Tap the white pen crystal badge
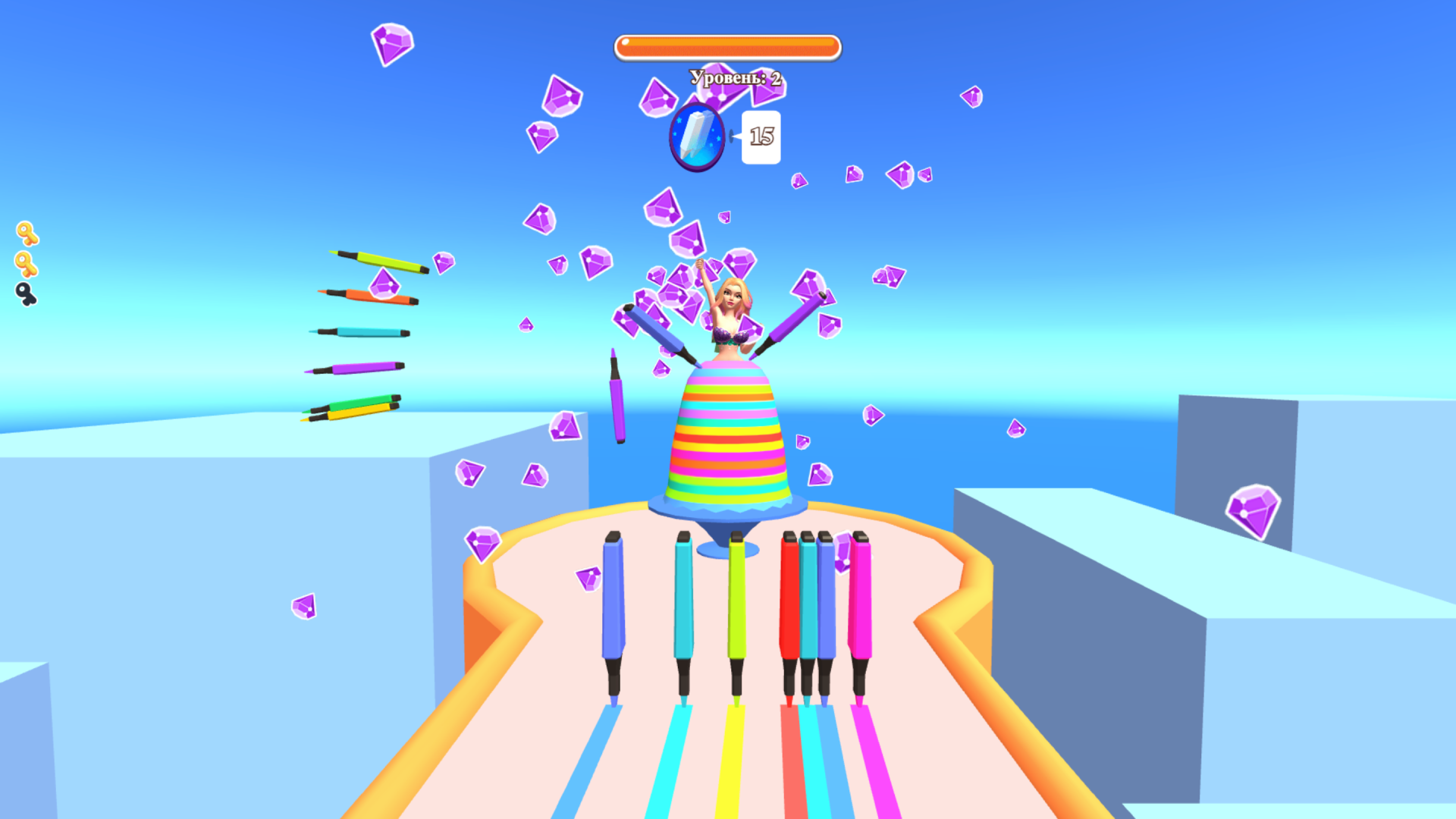The height and width of the screenshot is (819, 1456). (x=695, y=137)
